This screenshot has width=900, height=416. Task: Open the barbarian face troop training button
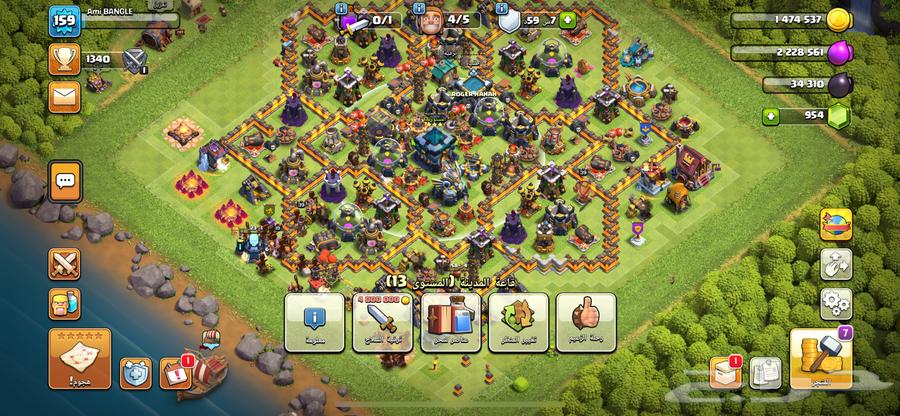click(64, 305)
